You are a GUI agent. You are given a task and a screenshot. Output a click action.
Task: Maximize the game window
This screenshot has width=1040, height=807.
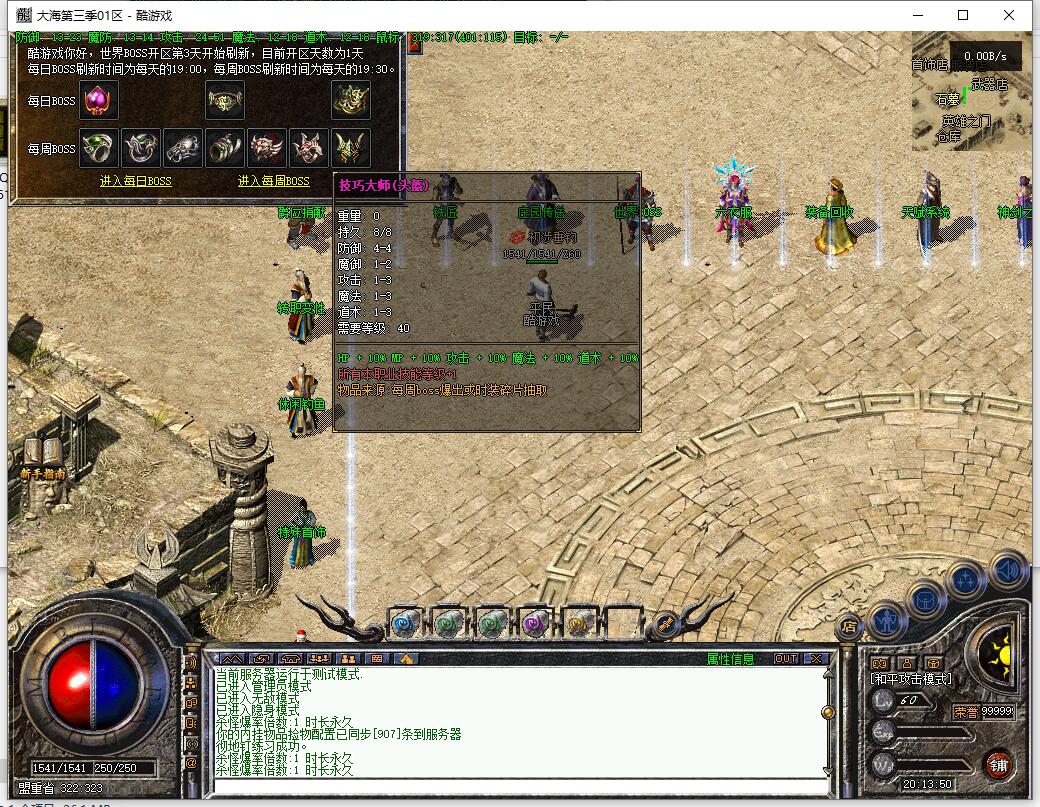tap(963, 15)
